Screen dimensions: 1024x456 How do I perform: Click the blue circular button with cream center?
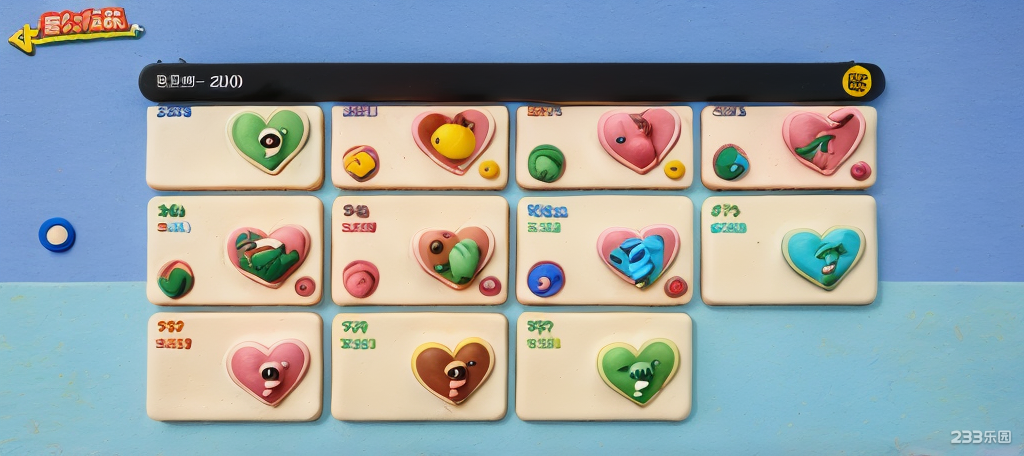click(57, 235)
